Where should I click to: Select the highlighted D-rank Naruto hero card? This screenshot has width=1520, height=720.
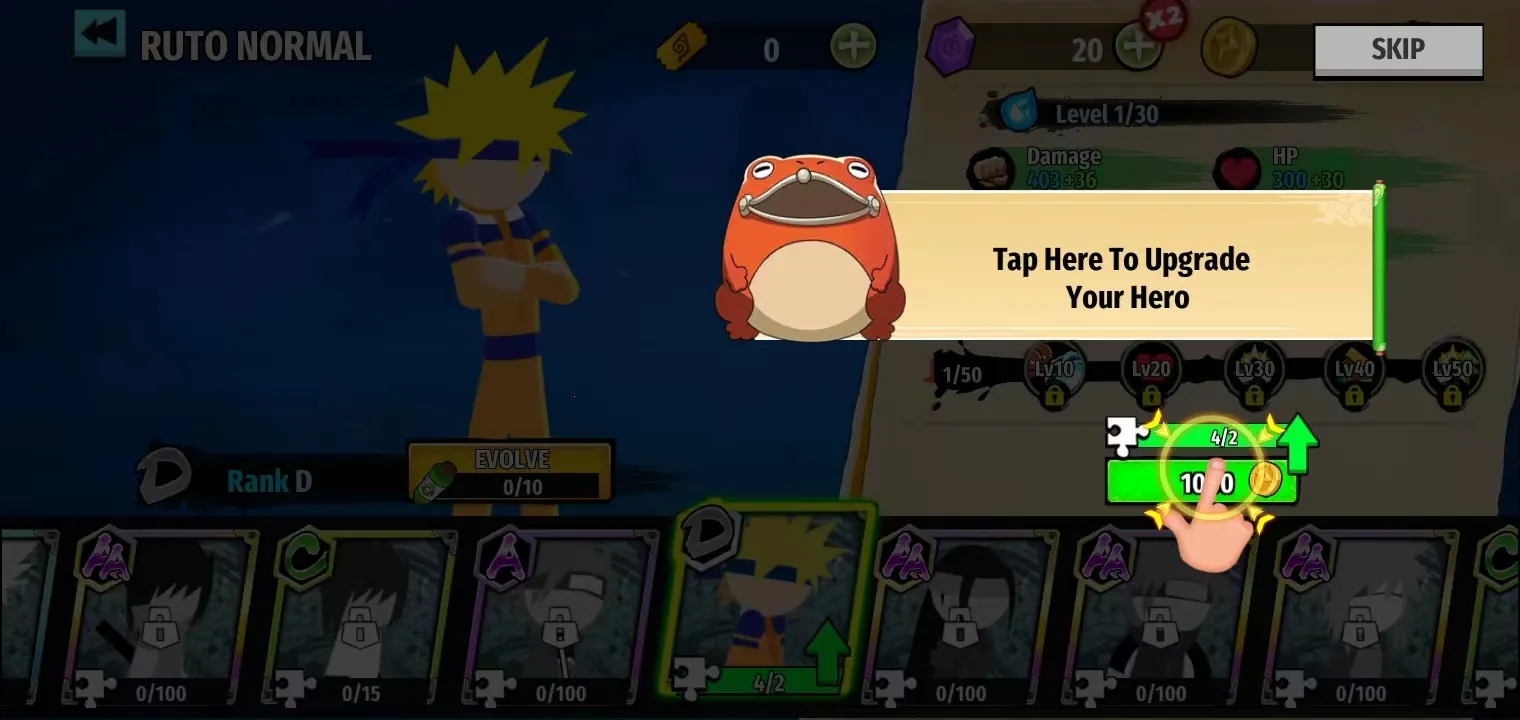[x=760, y=610]
